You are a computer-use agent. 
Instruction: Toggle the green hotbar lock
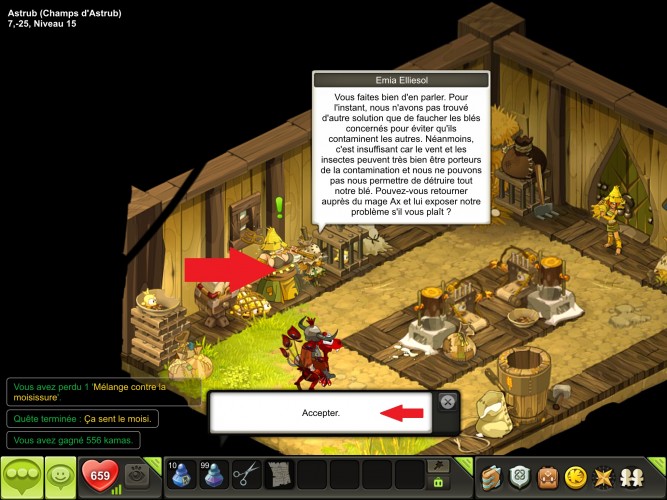[x=437, y=482]
